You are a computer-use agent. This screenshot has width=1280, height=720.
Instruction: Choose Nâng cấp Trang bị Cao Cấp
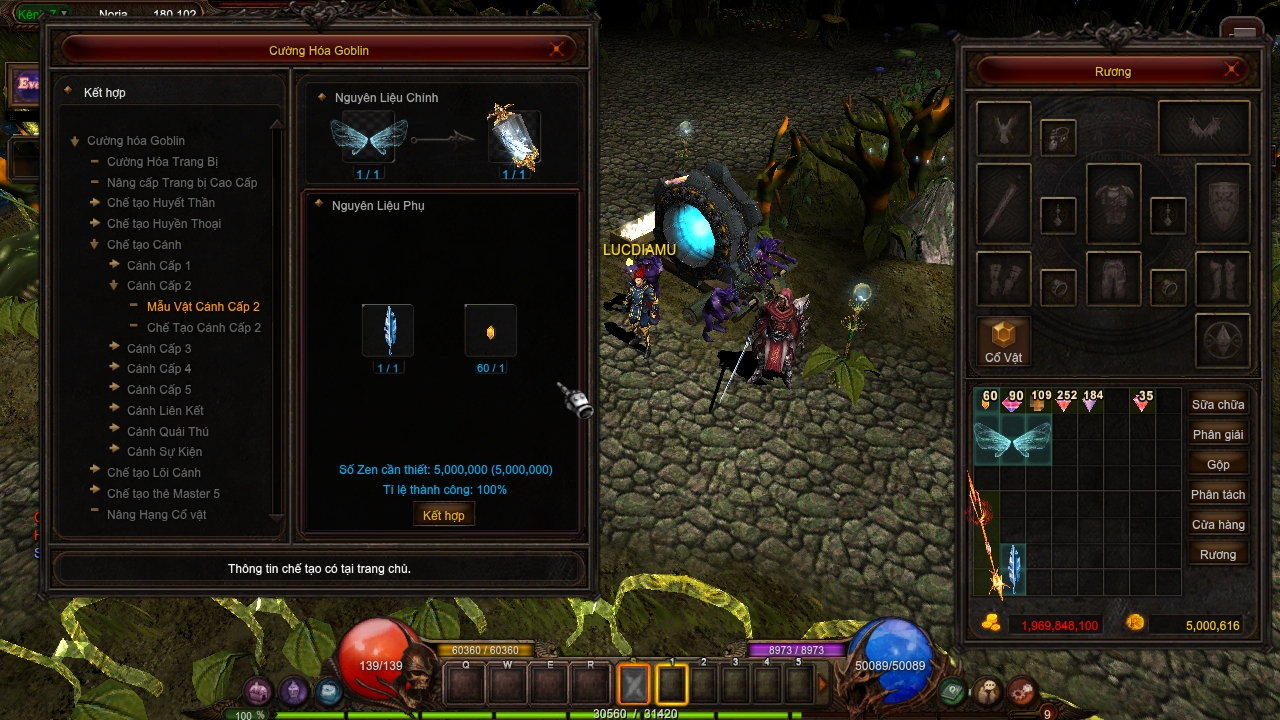click(x=182, y=182)
